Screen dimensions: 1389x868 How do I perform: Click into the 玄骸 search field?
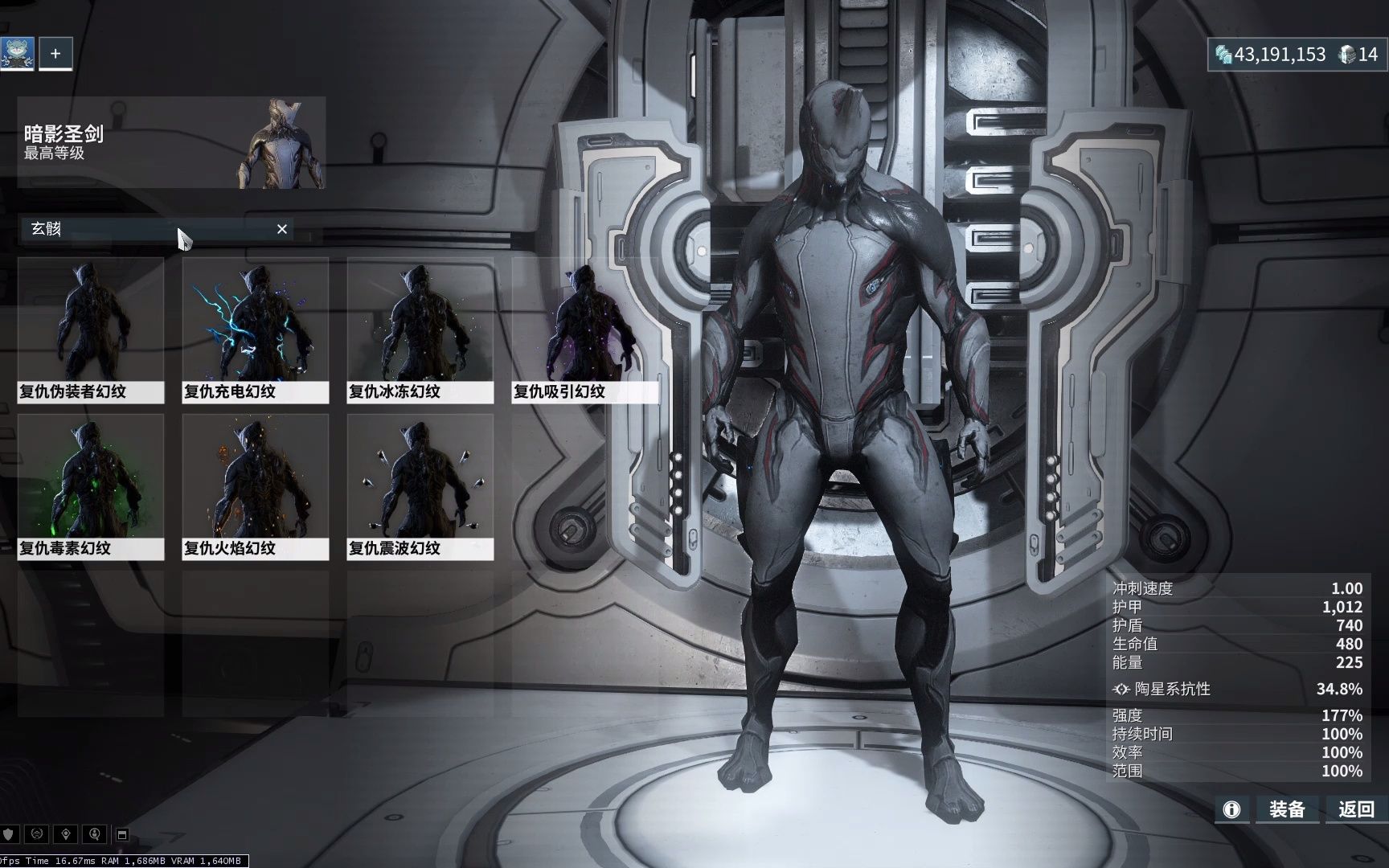(x=145, y=229)
